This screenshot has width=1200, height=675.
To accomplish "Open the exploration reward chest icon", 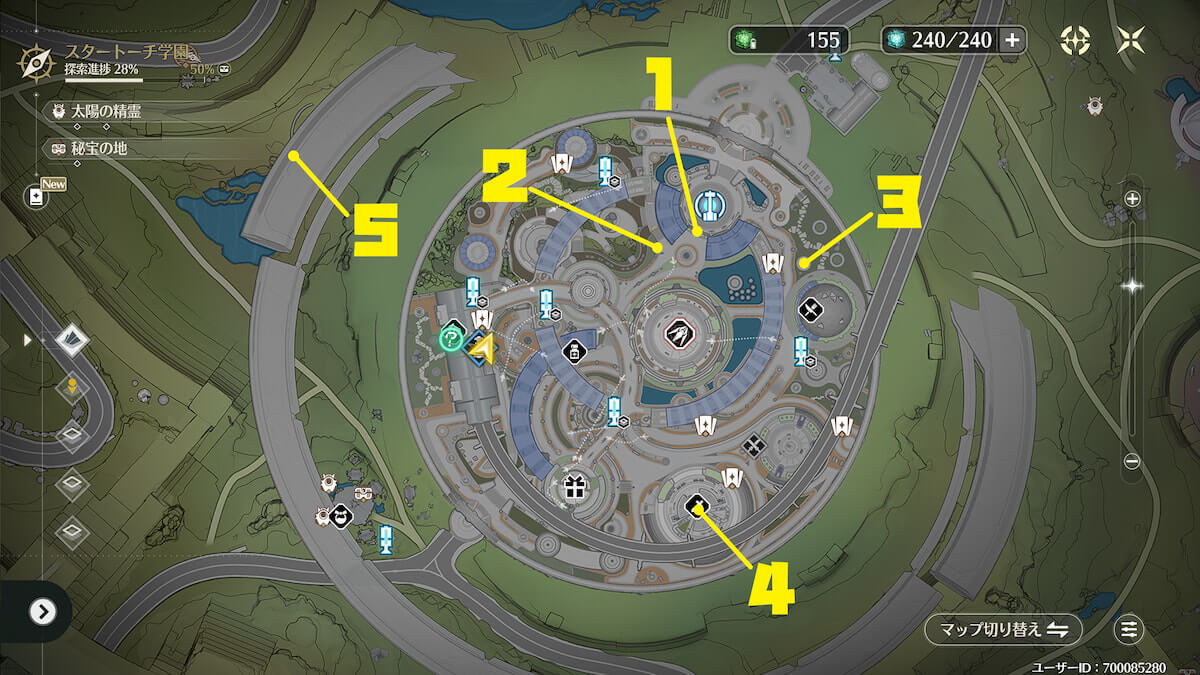I will point(226,70).
